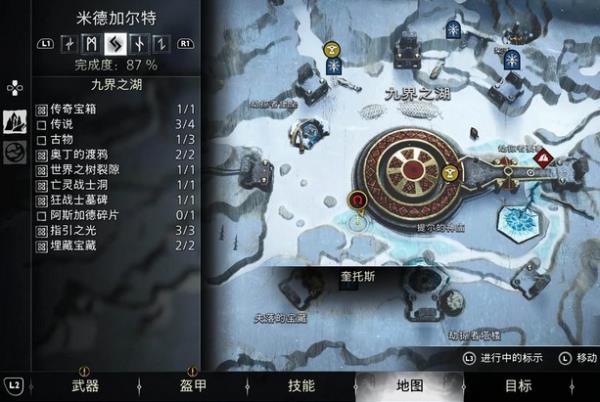Select the highlighted Midgard realm rune
600x402 pixels.
114,43
